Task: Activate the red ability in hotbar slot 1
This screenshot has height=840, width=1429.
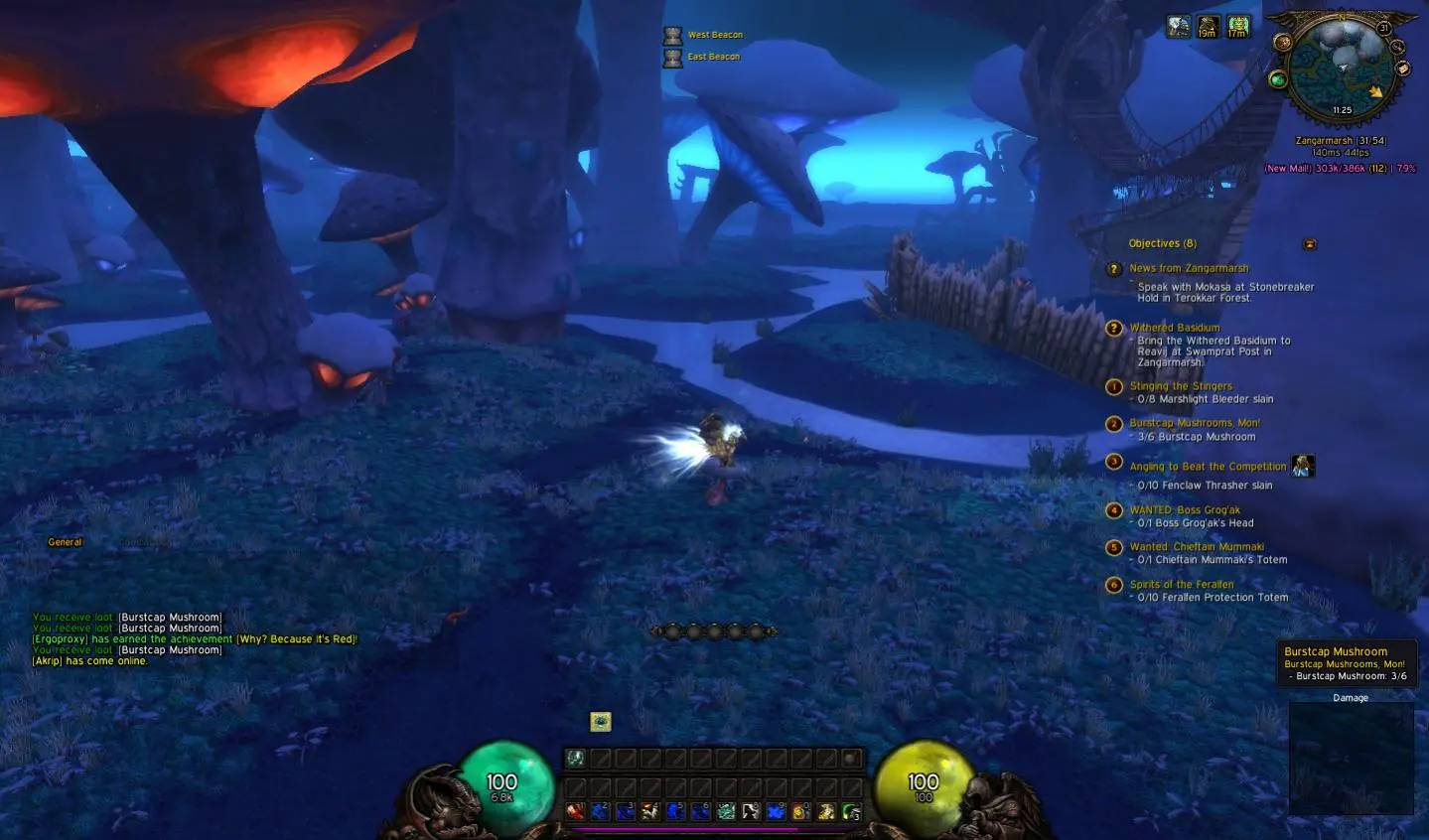Action: tap(575, 812)
